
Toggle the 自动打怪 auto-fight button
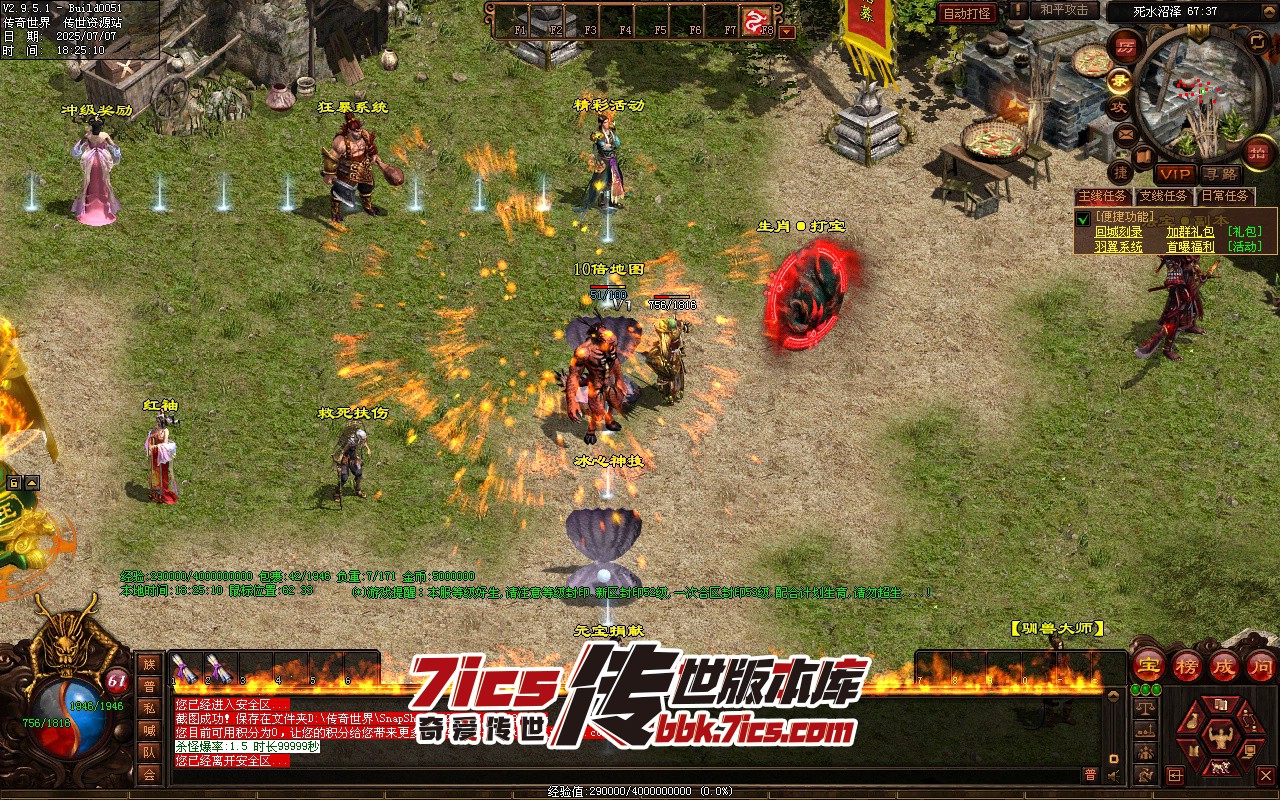point(967,13)
